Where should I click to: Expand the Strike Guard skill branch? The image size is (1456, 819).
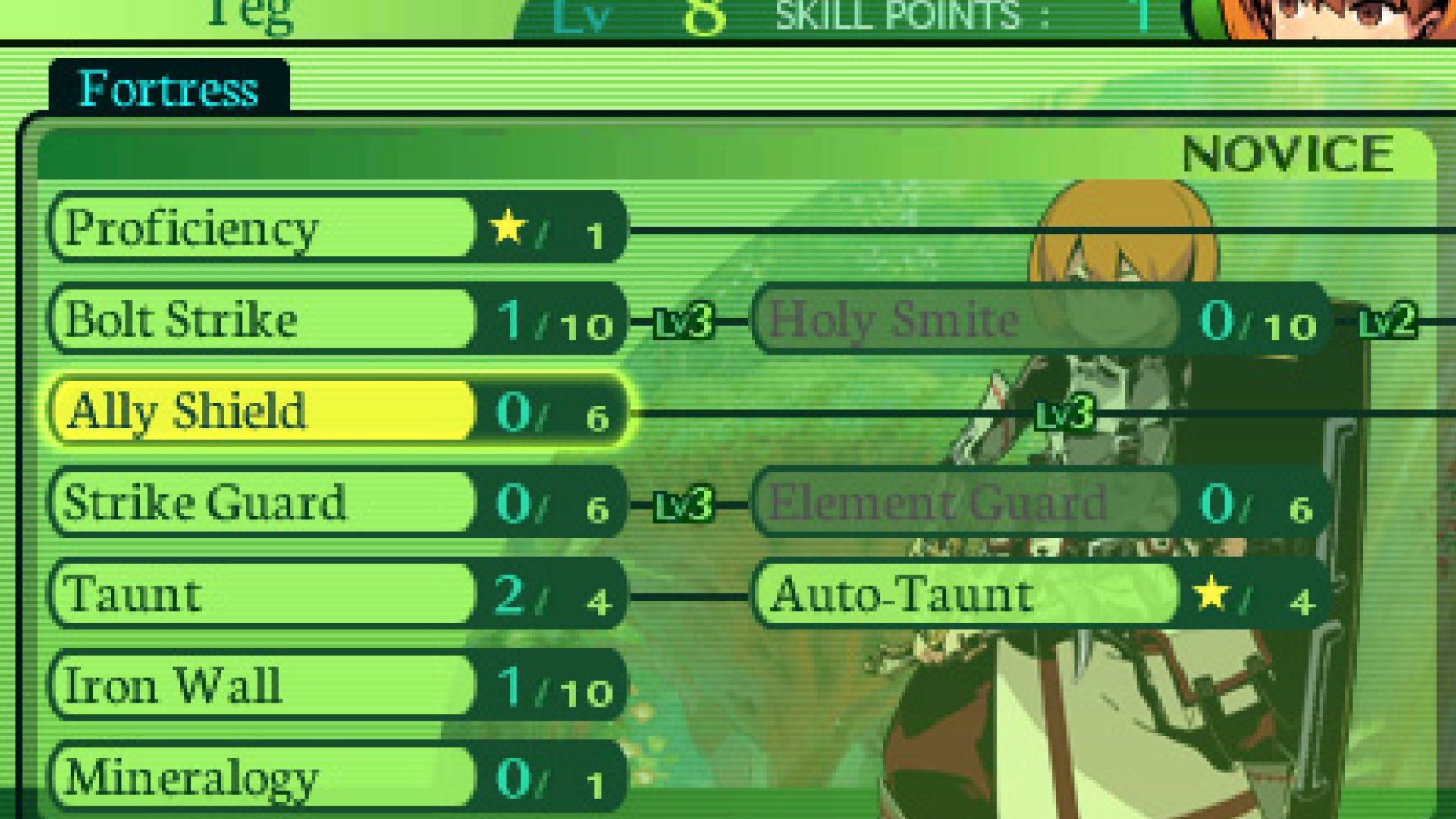(x=227, y=502)
